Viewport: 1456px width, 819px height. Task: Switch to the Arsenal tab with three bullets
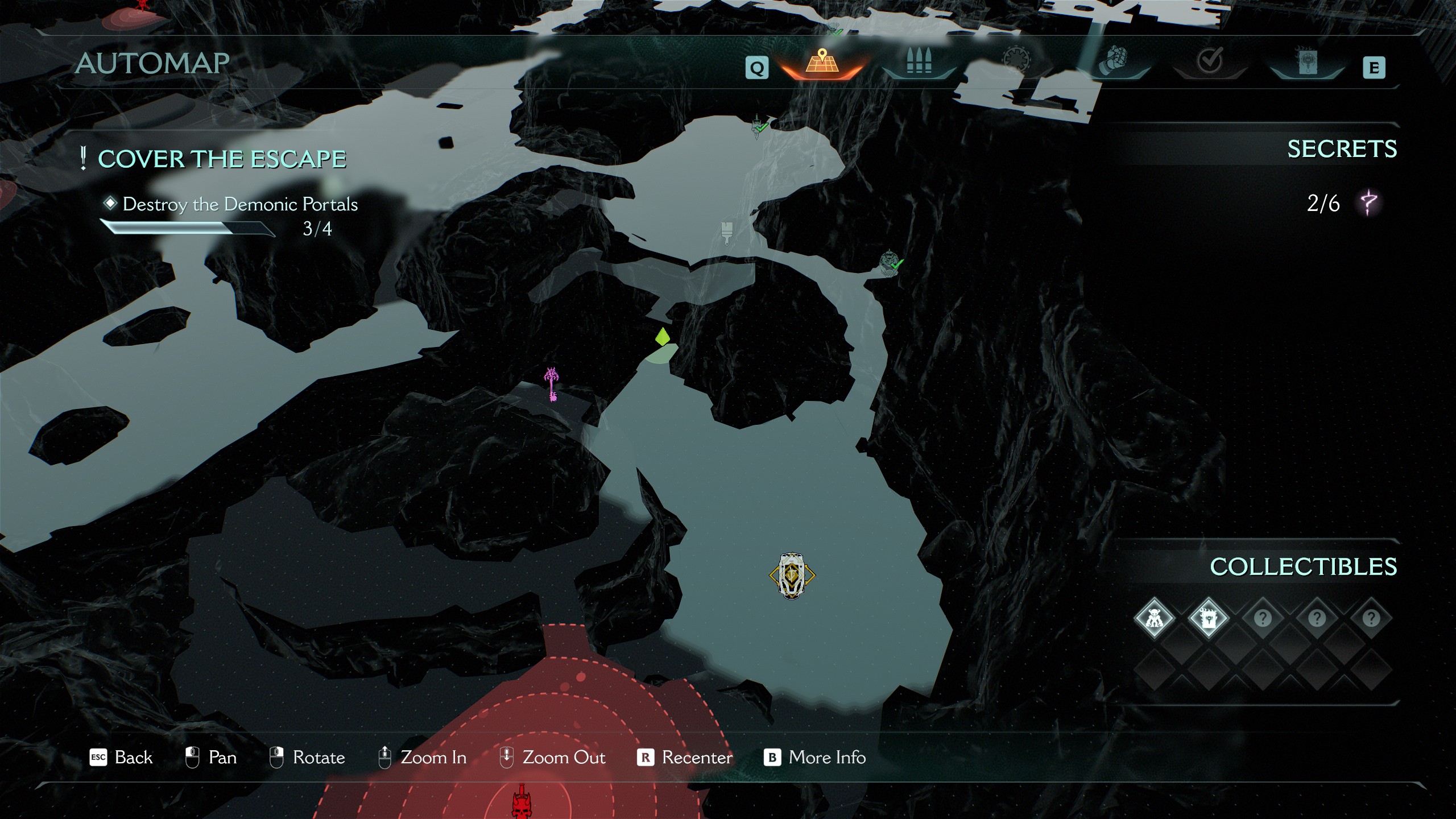pyautogui.click(x=919, y=63)
